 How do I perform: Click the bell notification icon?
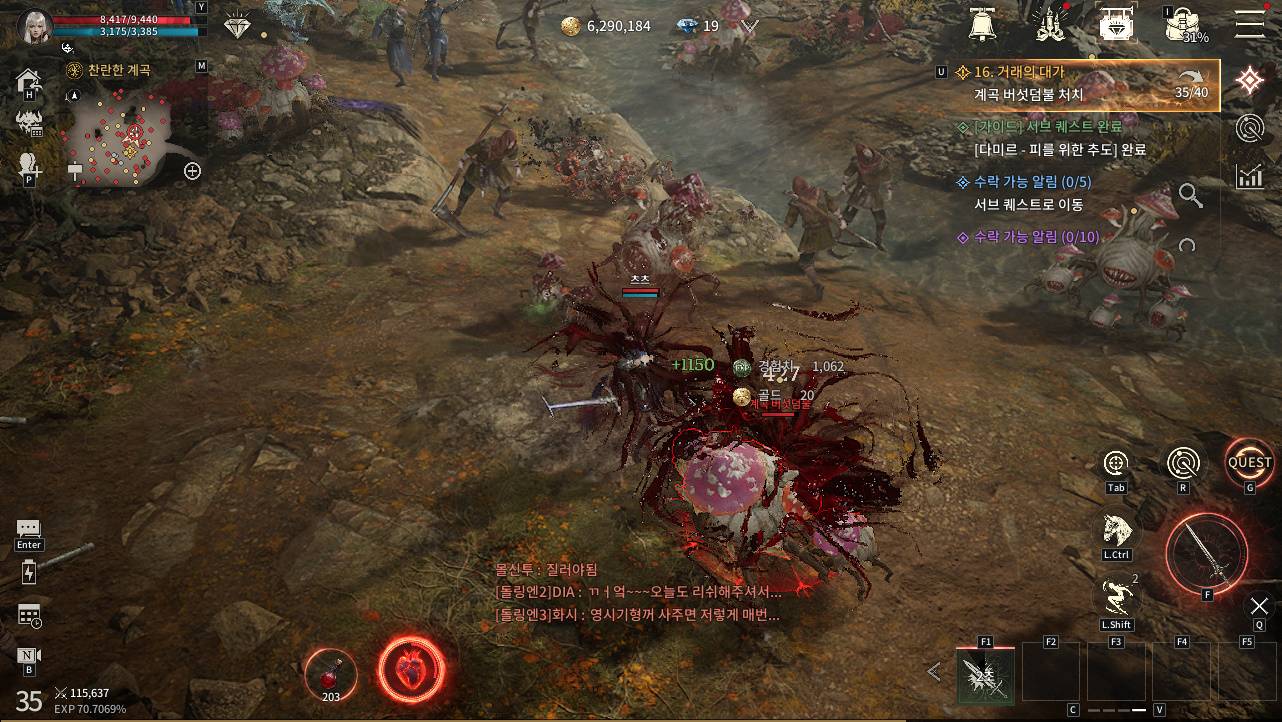[985, 24]
